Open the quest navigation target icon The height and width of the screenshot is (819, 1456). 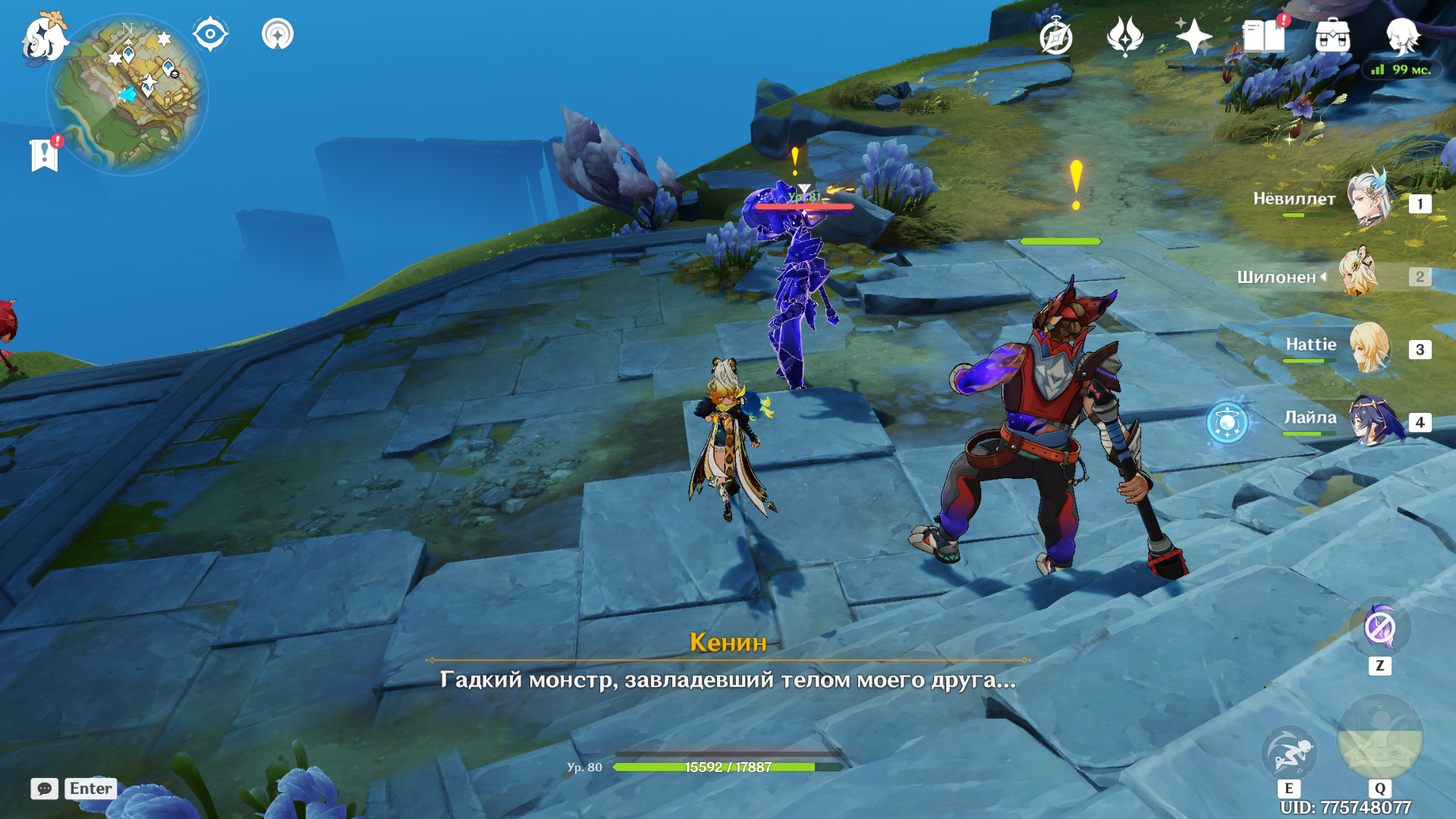coord(210,34)
